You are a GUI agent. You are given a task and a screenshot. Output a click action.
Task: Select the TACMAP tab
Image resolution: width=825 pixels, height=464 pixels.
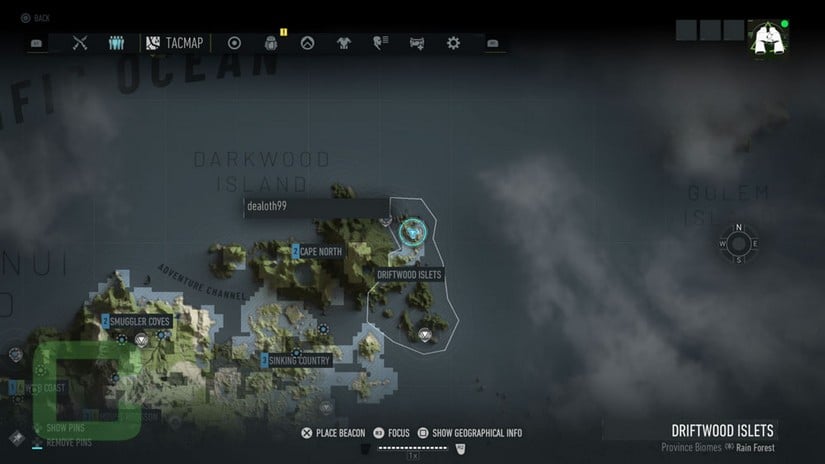point(175,43)
